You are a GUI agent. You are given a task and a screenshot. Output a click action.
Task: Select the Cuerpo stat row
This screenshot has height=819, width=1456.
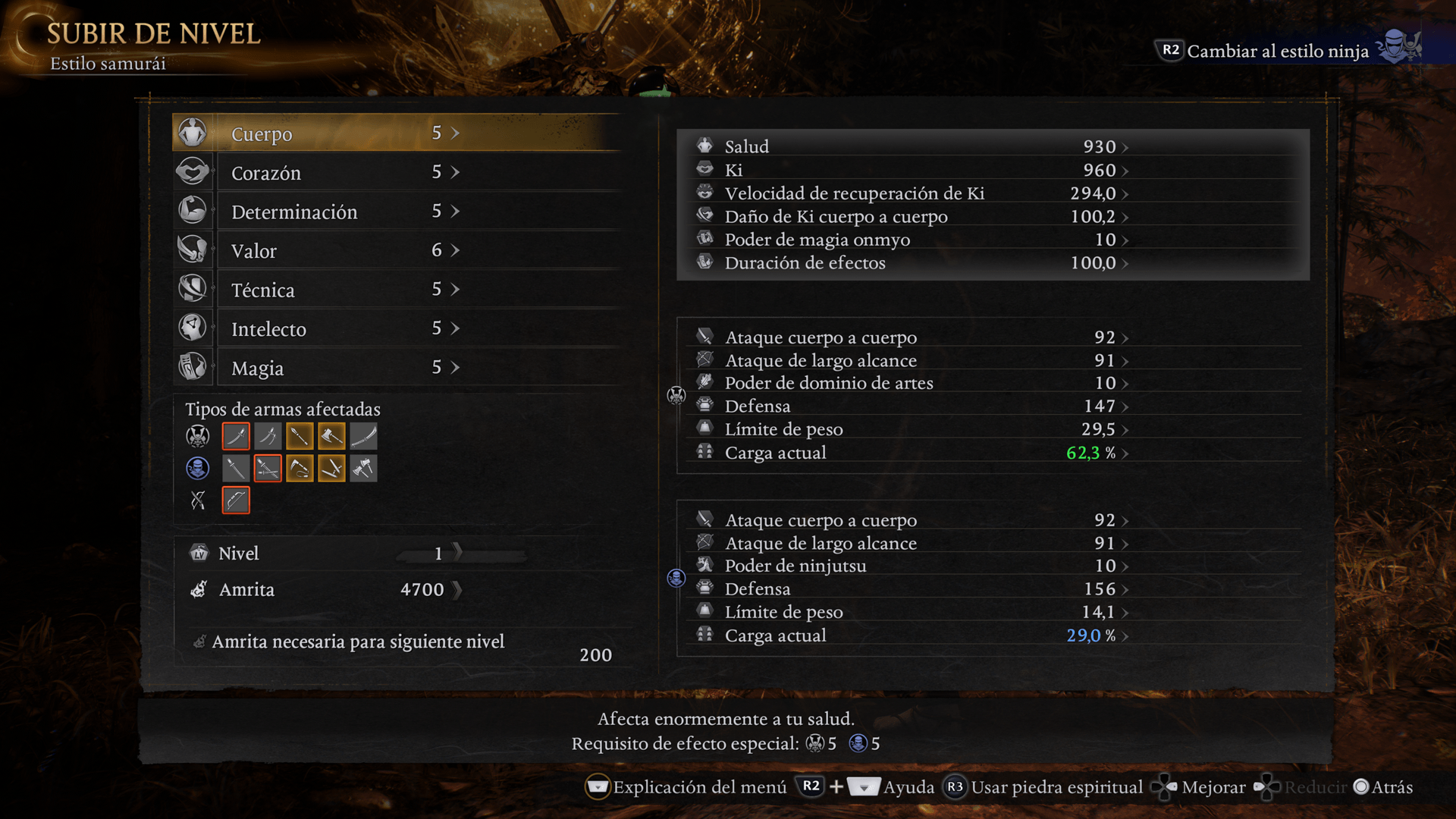[394, 133]
